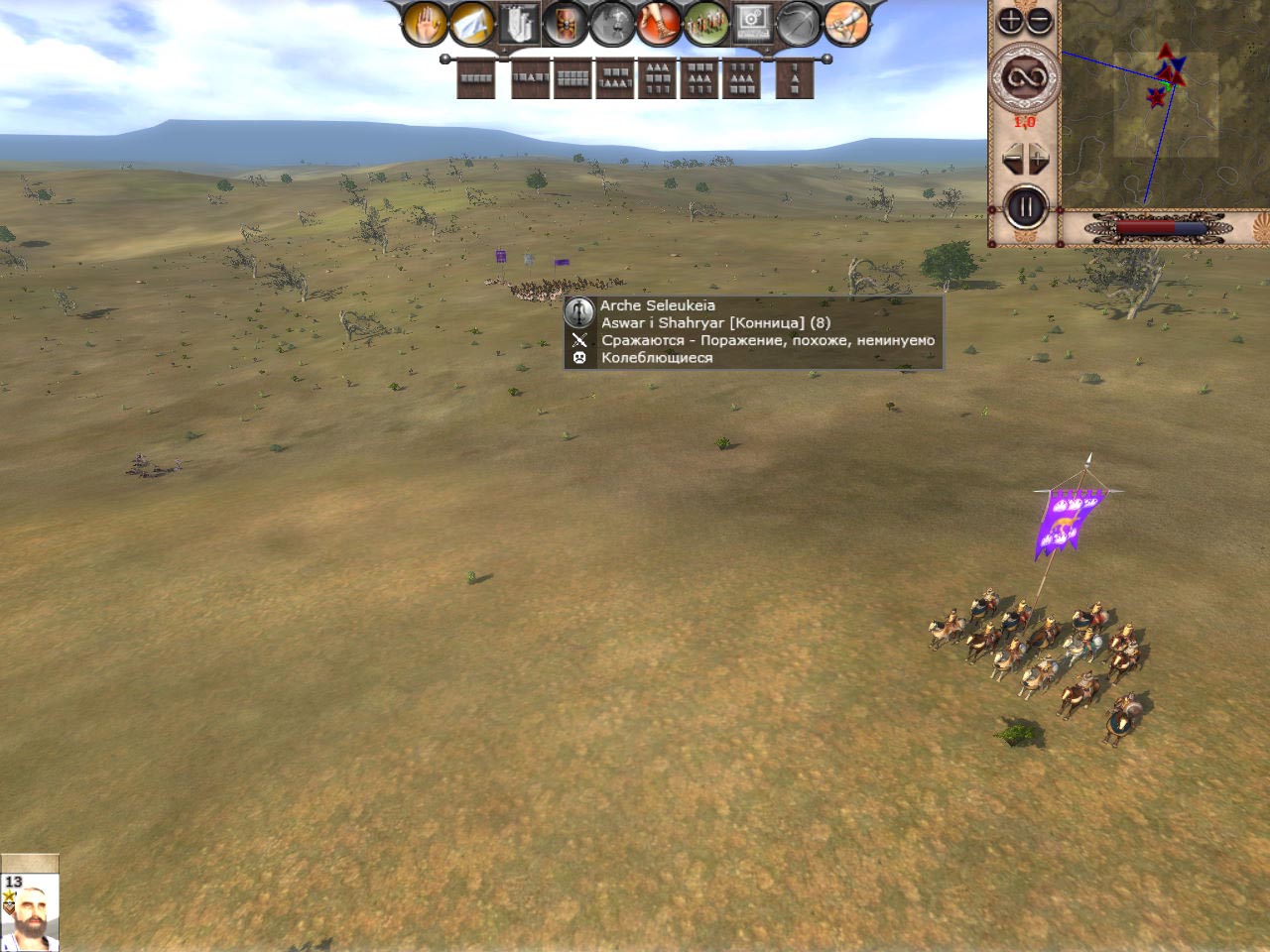The image size is (1270, 952).
Task: Zoom out the minimap with minus button
Action: (1038, 20)
